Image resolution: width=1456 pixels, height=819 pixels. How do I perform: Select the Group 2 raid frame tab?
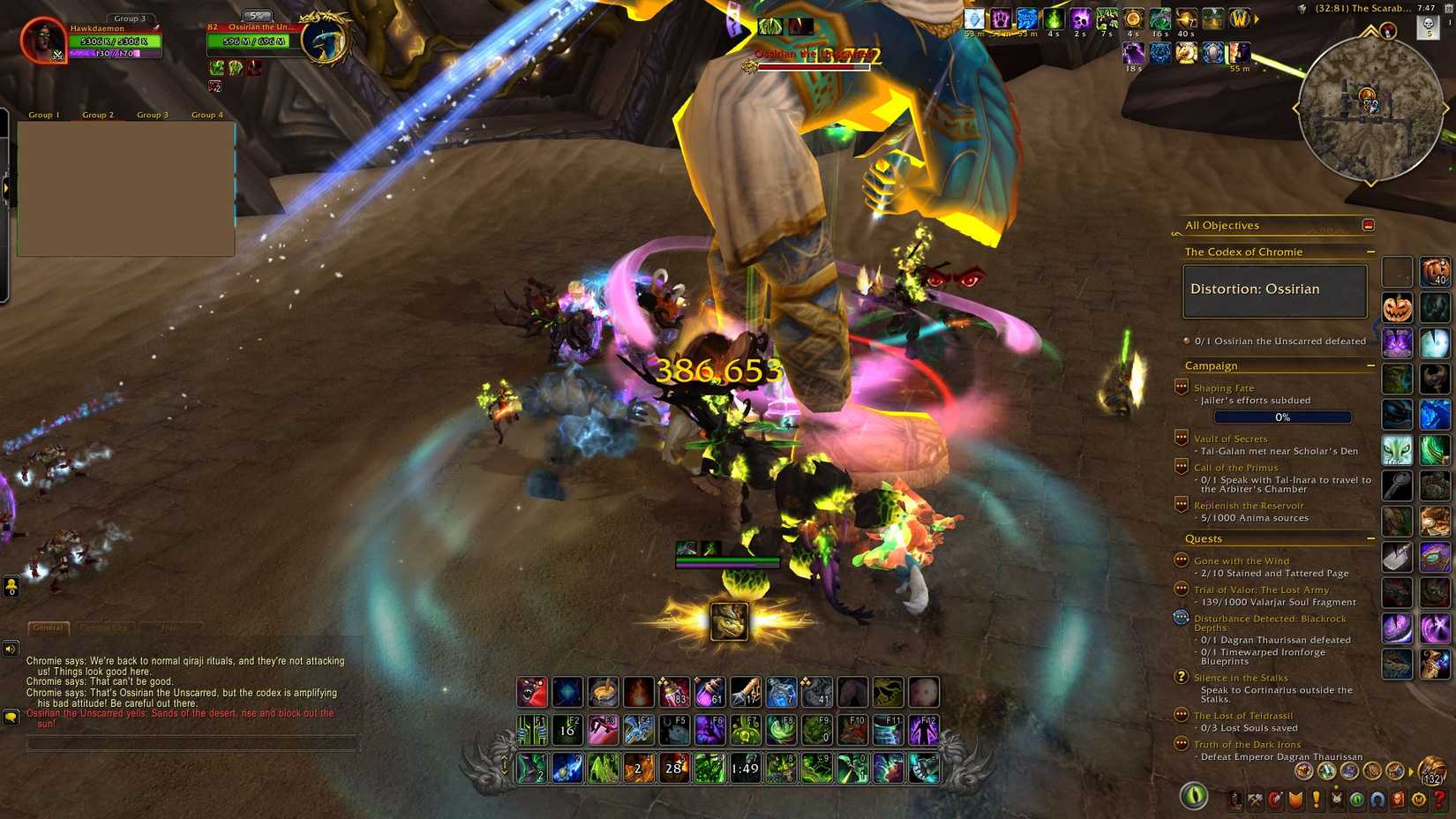click(x=98, y=114)
